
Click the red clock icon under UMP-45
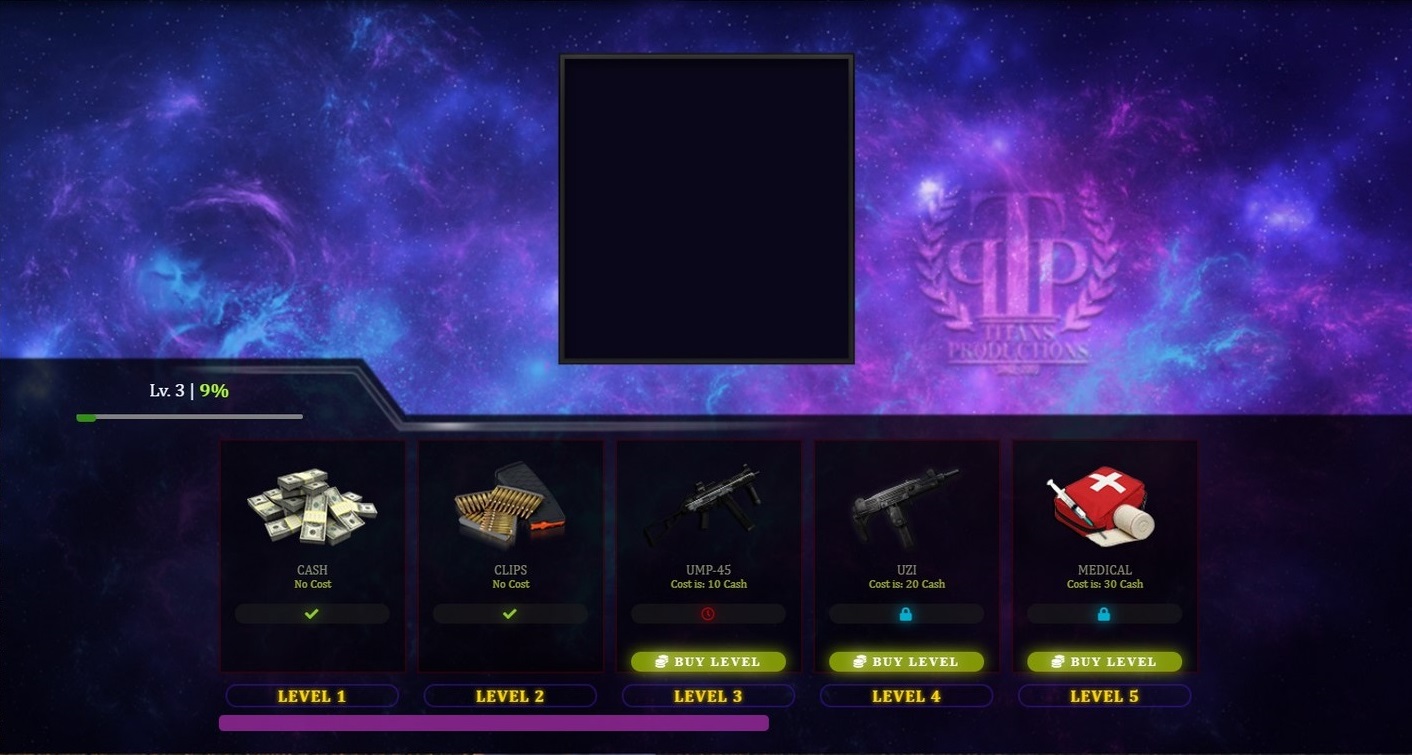point(708,613)
